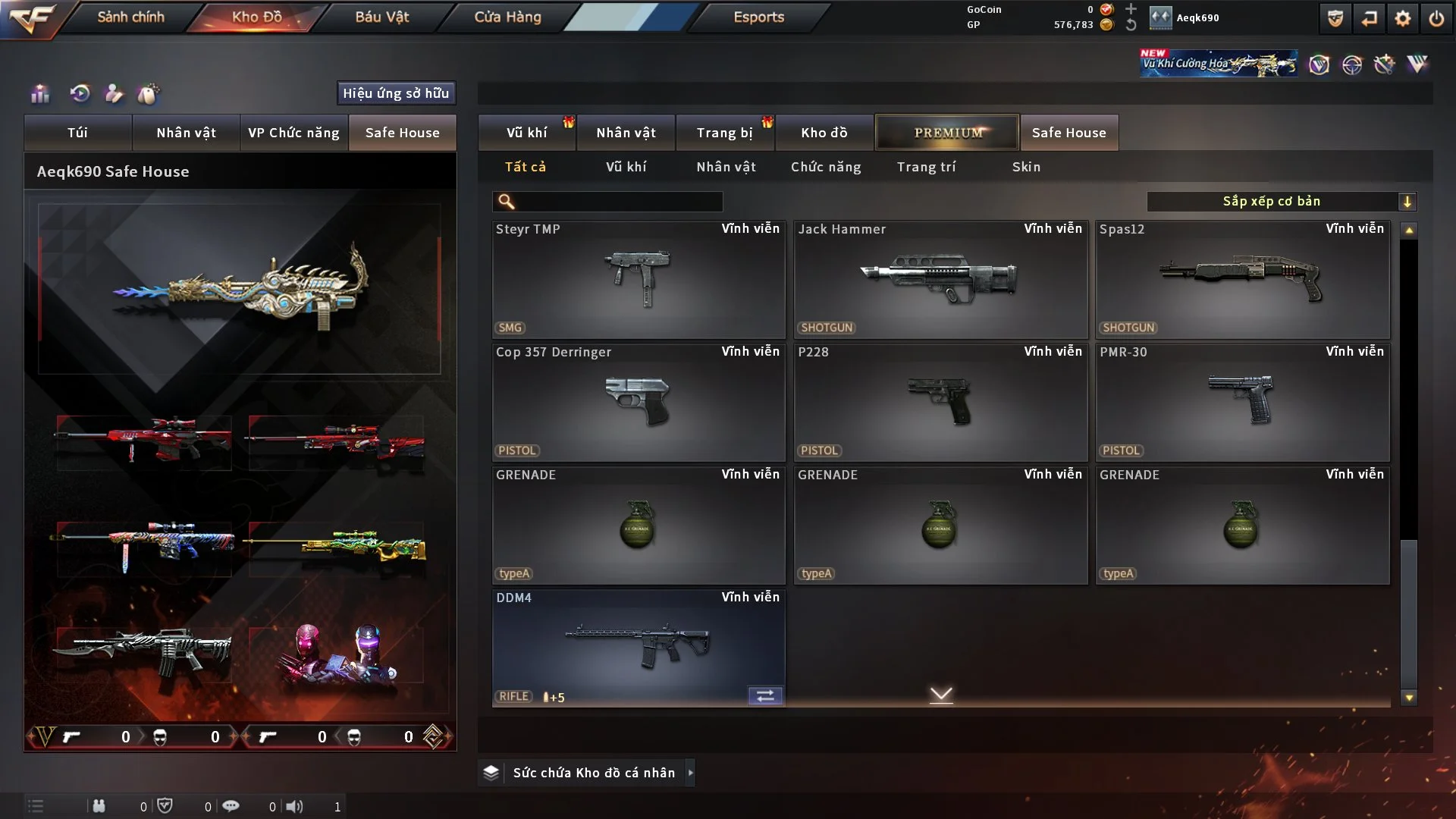Open the VP Chức năng tab
This screenshot has height=819, width=1456.
click(x=293, y=133)
